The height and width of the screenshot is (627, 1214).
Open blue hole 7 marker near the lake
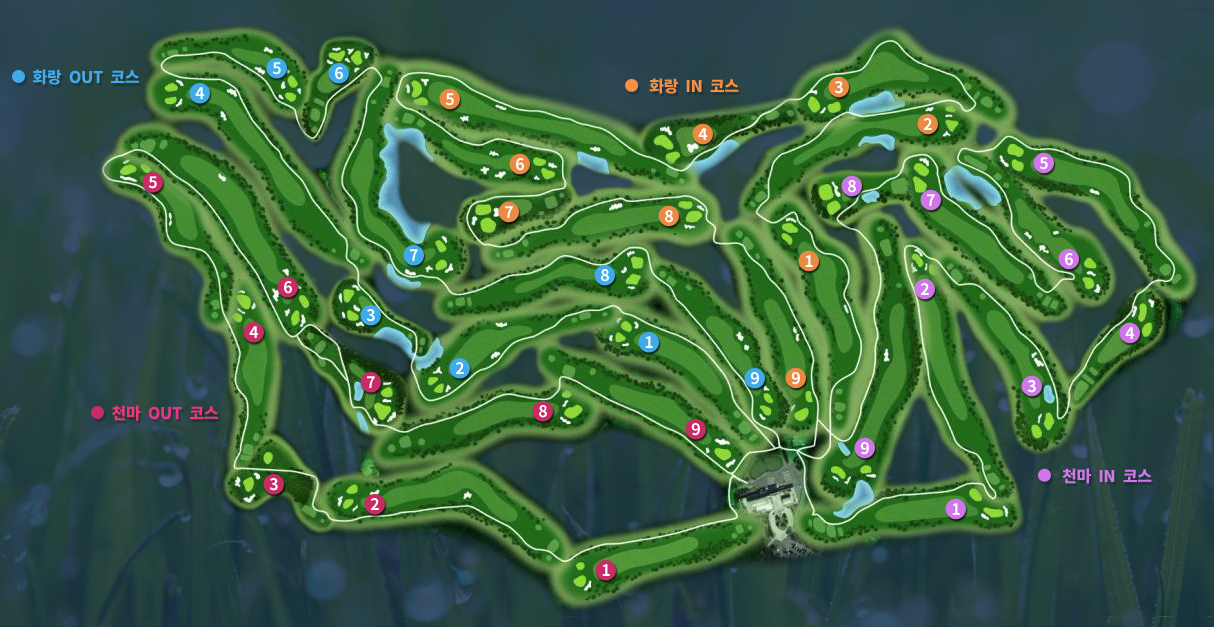414,255
